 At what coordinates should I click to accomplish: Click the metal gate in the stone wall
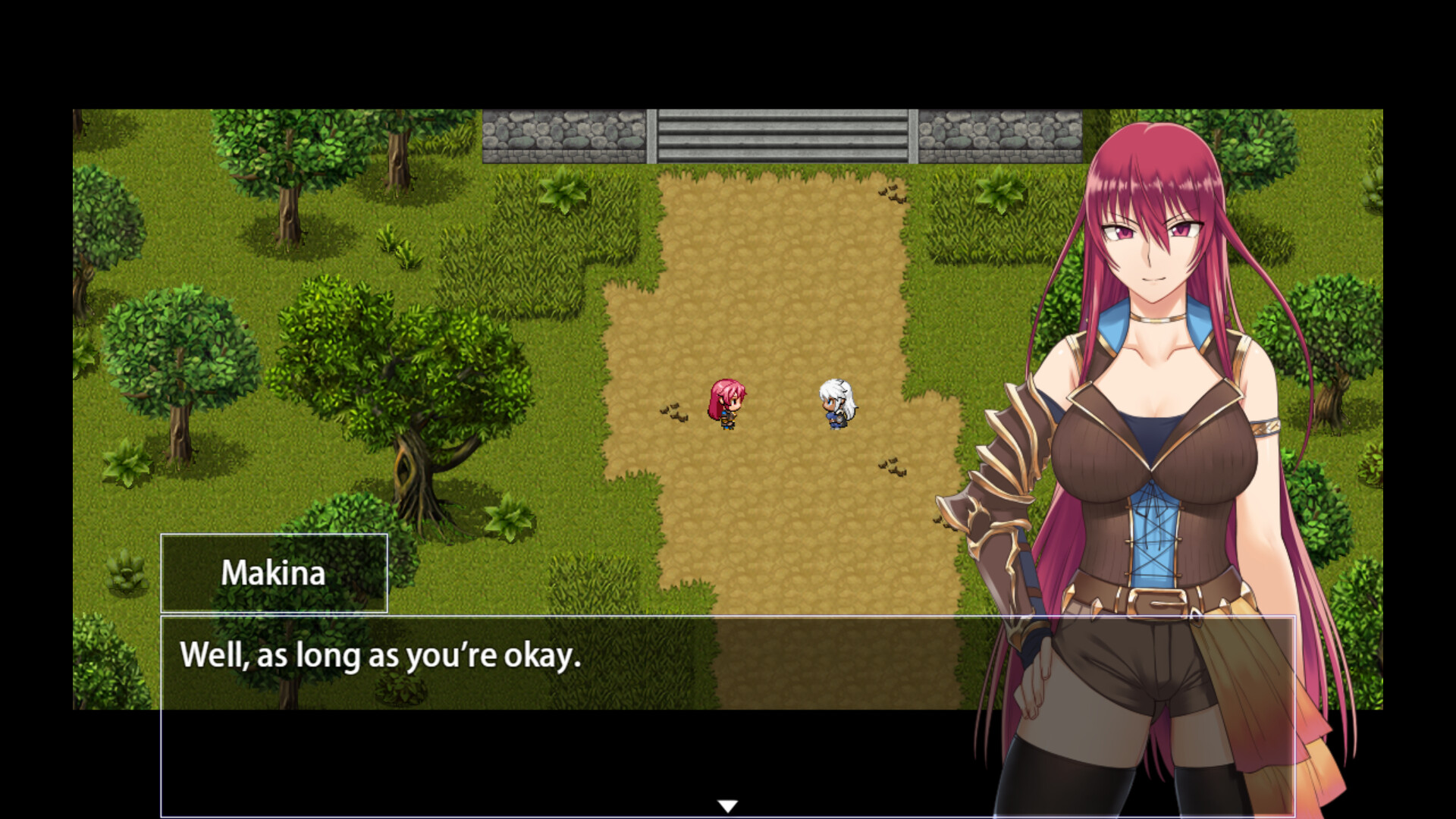(x=781, y=136)
